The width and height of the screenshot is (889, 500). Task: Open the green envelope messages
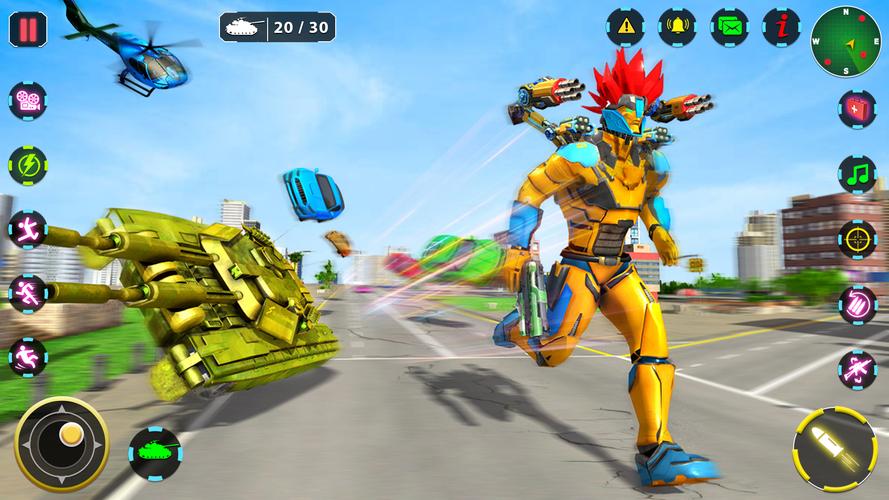pyautogui.click(x=729, y=27)
